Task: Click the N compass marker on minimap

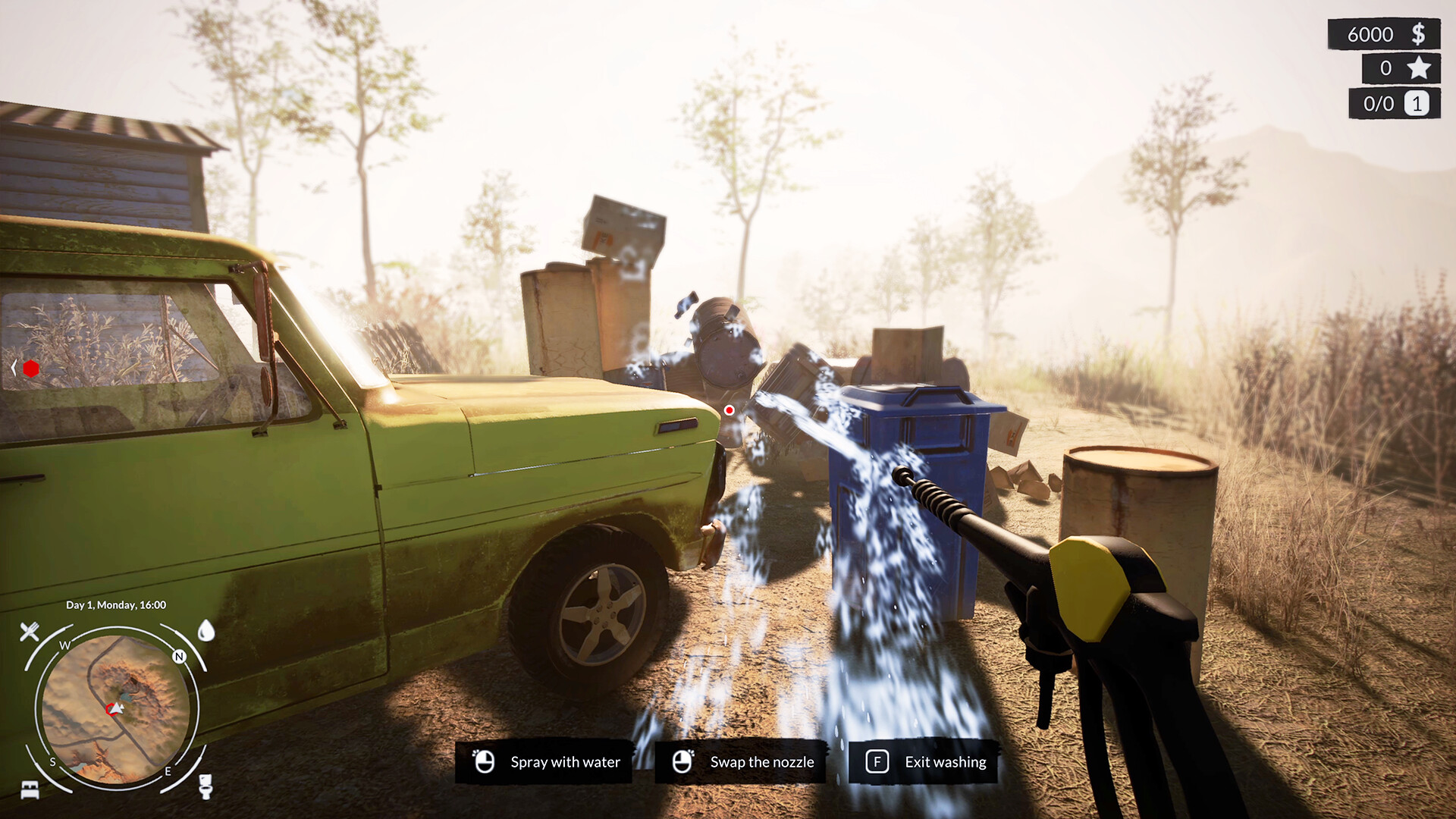Action: [179, 656]
